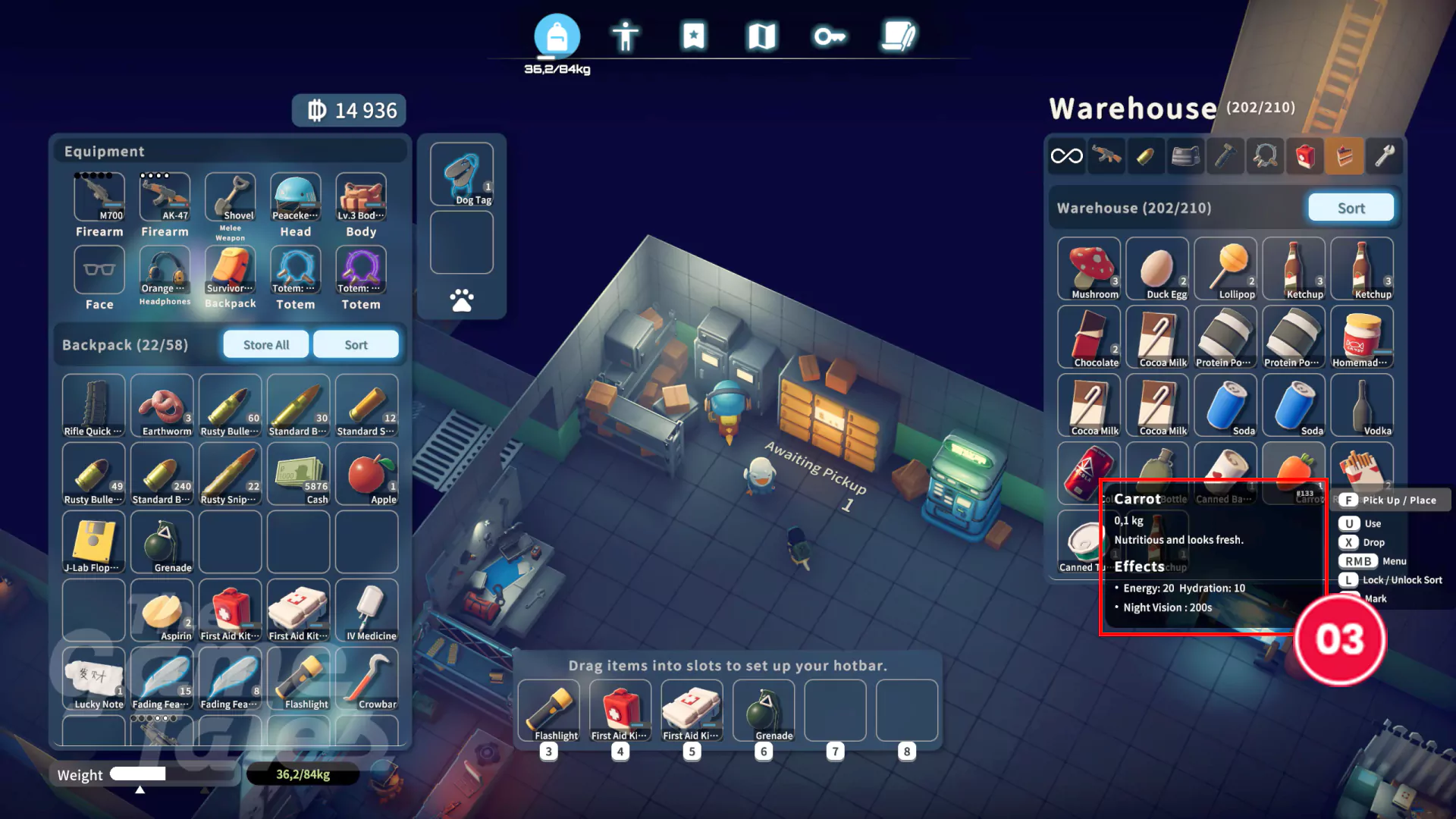Pick the Earthworm in the backpack
The height and width of the screenshot is (819, 1456).
(162, 406)
